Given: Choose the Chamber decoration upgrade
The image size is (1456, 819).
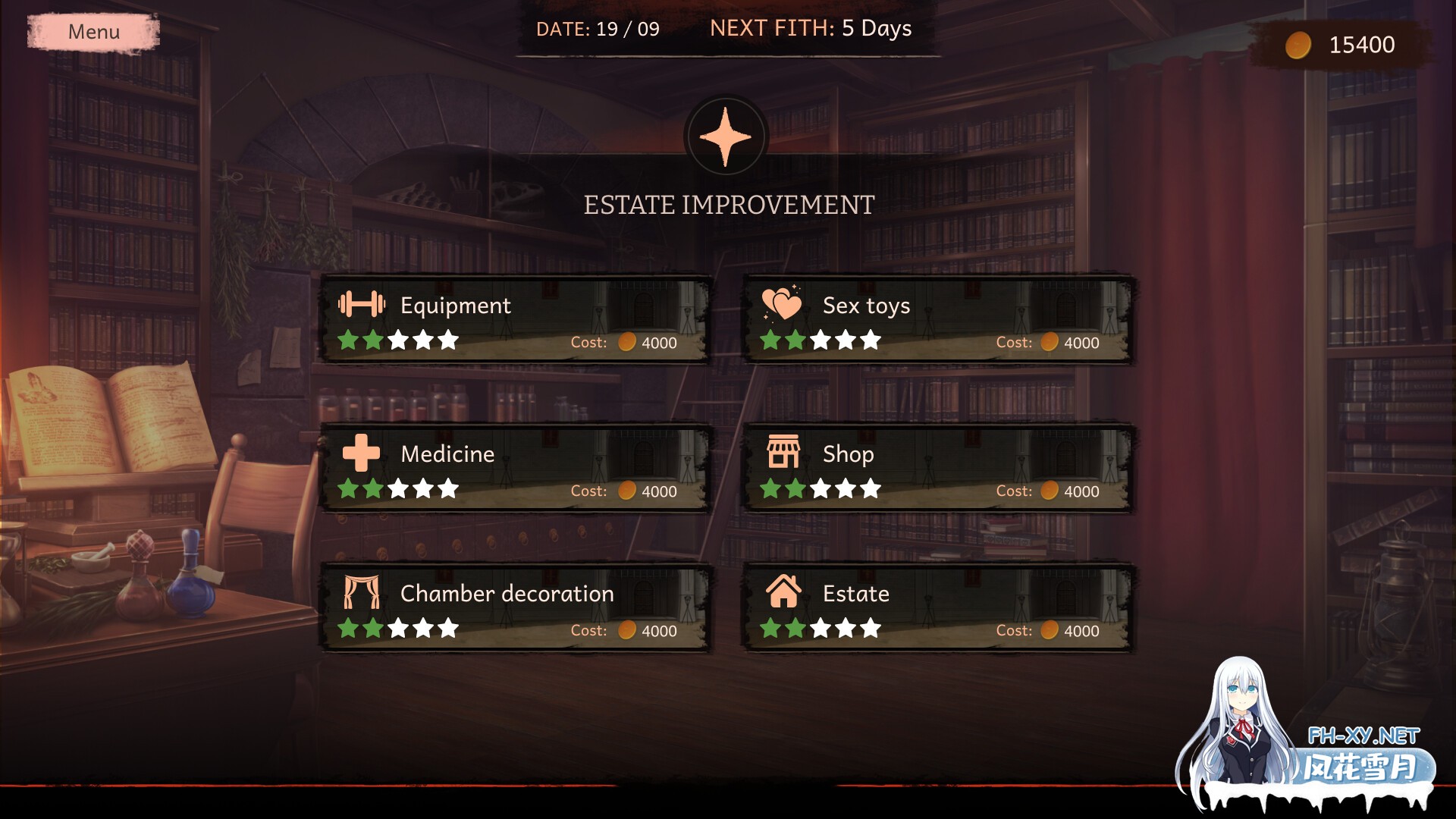Looking at the screenshot, I should [x=515, y=608].
